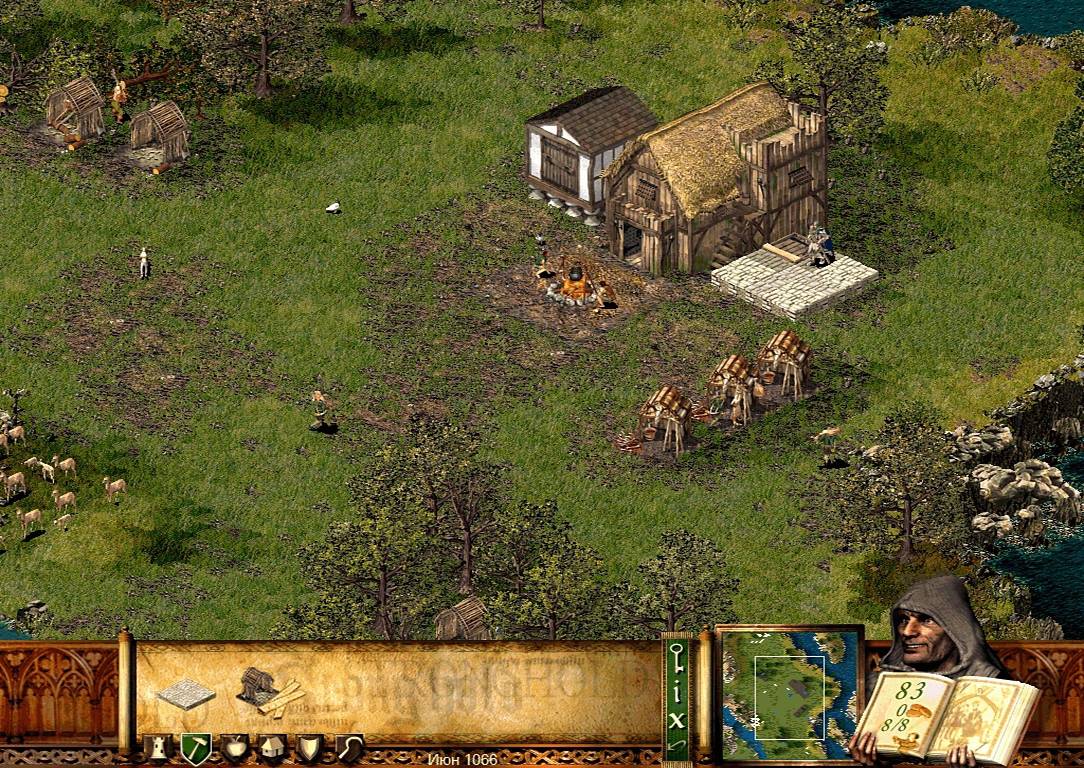Screen dimensions: 1084x768
Task: Open the shield weapons category
Action: coord(310,748)
